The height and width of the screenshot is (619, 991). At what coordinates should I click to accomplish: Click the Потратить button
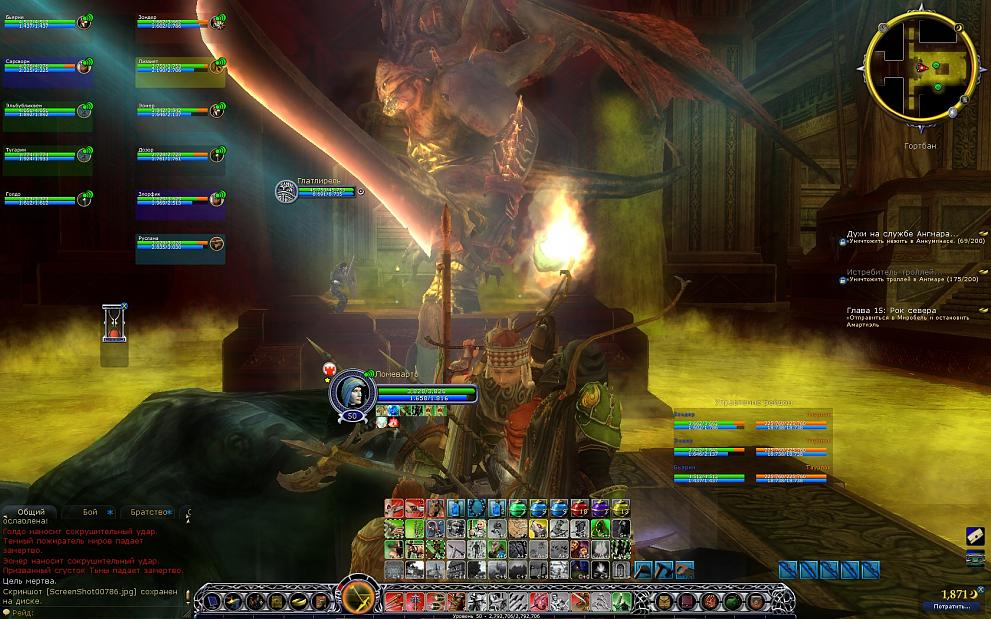click(951, 606)
